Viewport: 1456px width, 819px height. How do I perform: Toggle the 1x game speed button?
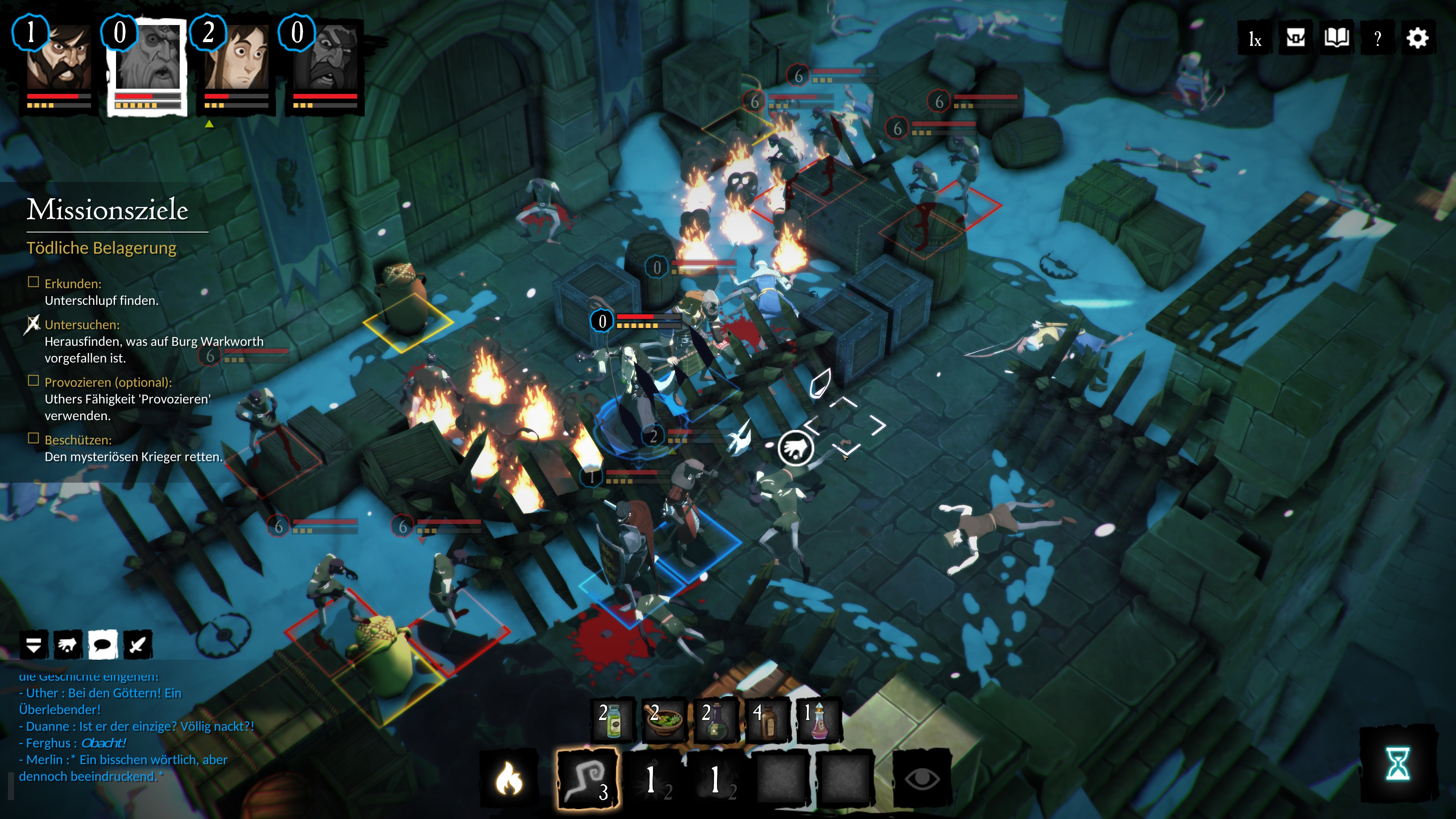coord(1254,39)
